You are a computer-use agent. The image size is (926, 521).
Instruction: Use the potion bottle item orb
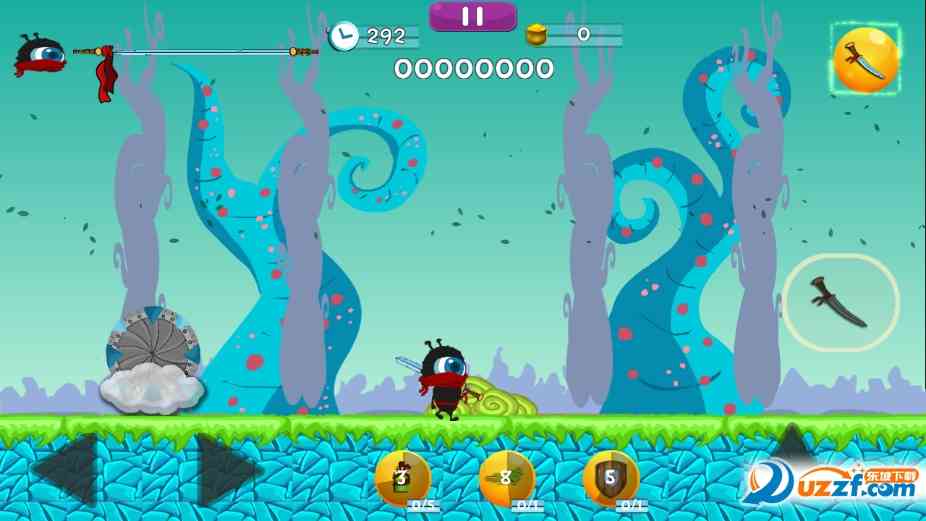pyautogui.click(x=402, y=478)
